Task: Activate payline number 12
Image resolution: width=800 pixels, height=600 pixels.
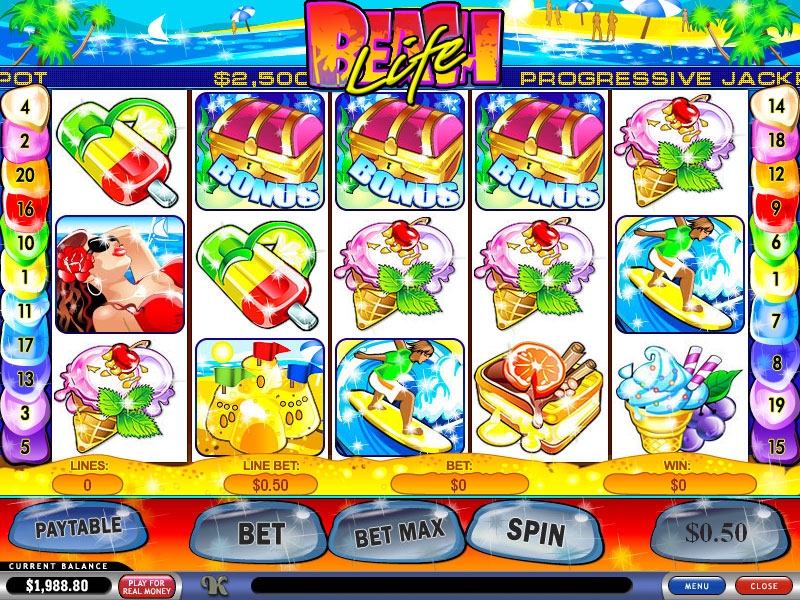Action: pos(776,175)
